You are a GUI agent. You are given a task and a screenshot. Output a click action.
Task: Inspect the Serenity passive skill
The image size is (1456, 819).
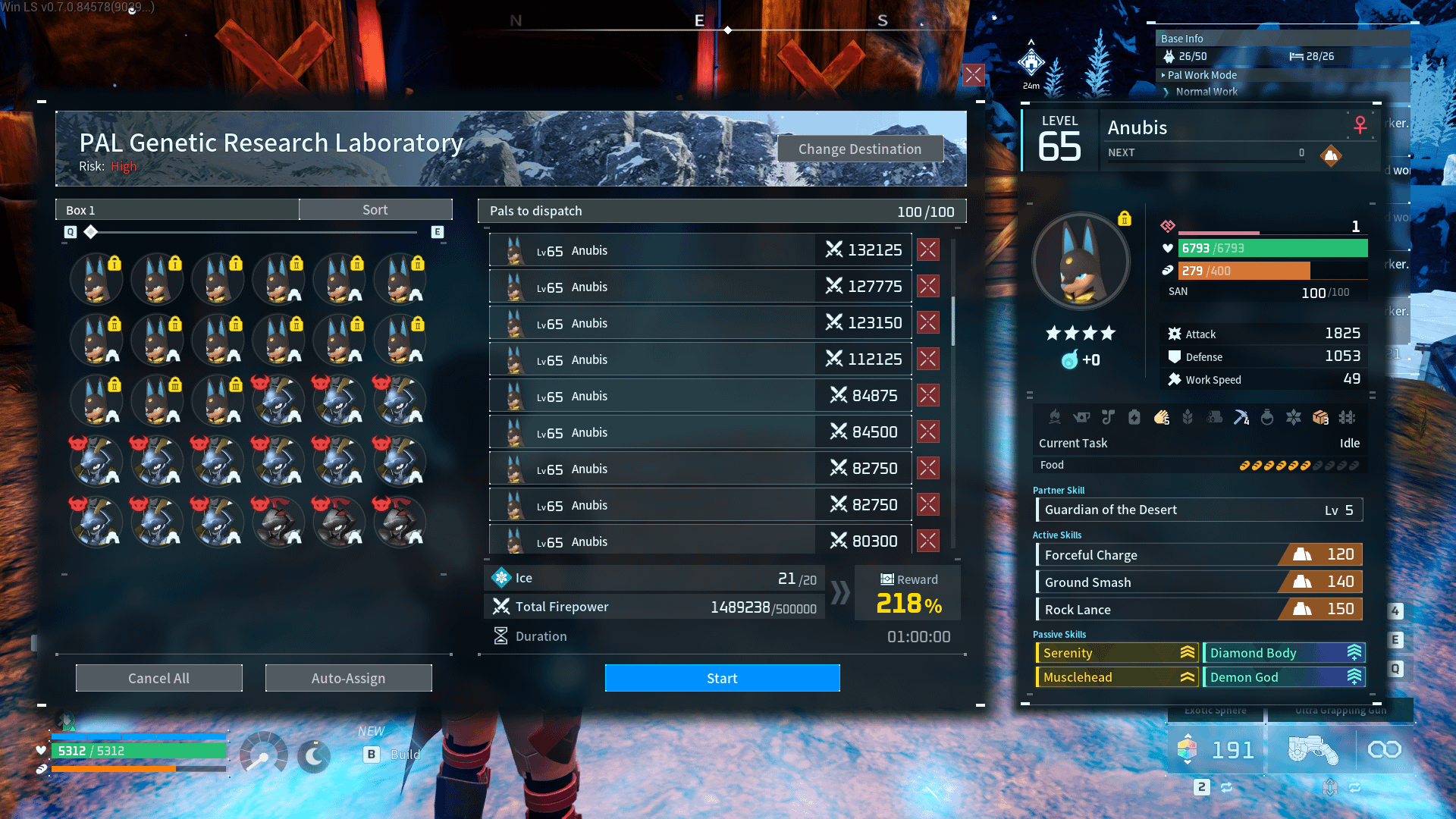click(1117, 652)
